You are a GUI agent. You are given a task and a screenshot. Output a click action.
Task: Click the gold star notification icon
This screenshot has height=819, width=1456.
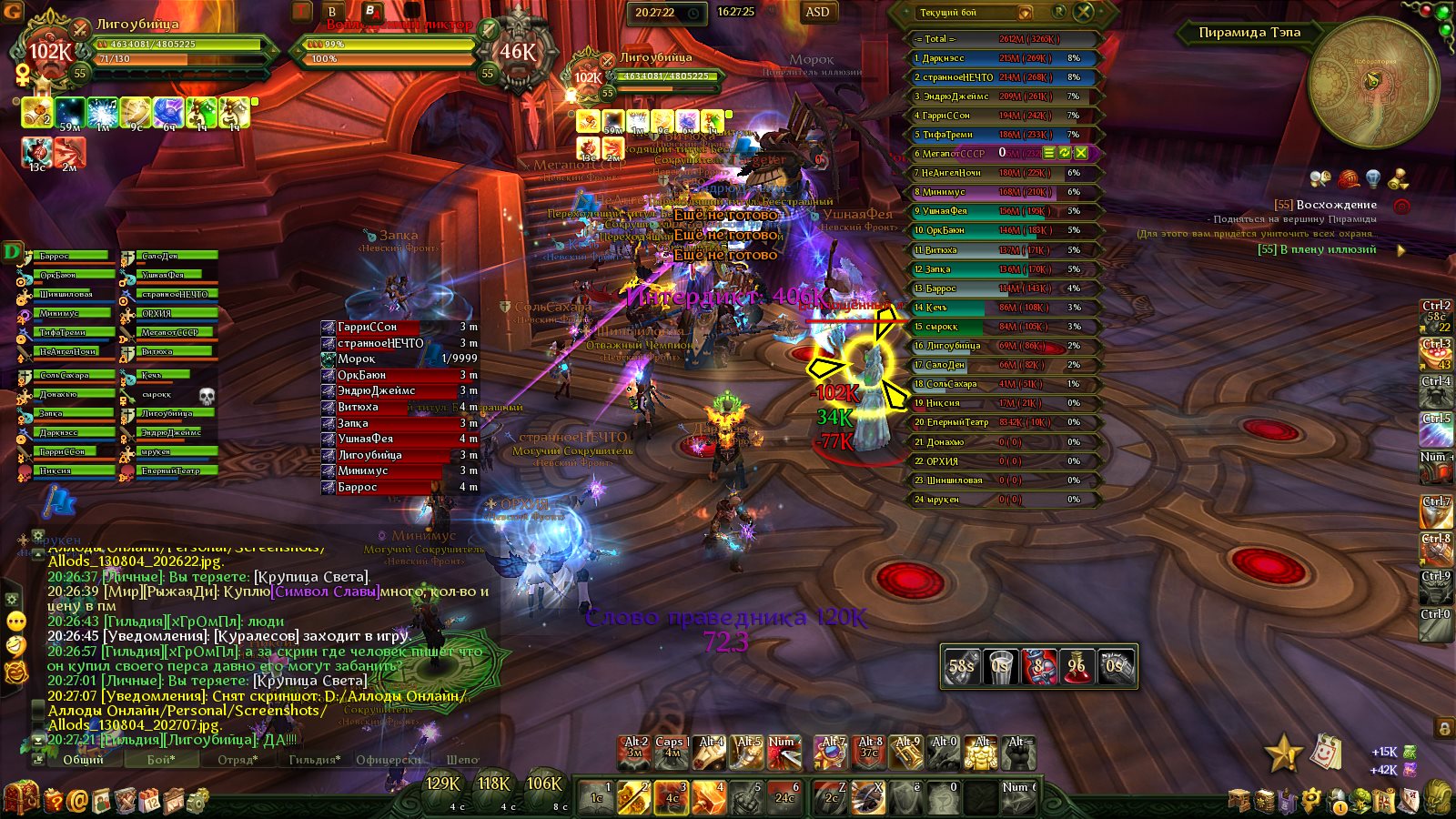coord(1282,753)
